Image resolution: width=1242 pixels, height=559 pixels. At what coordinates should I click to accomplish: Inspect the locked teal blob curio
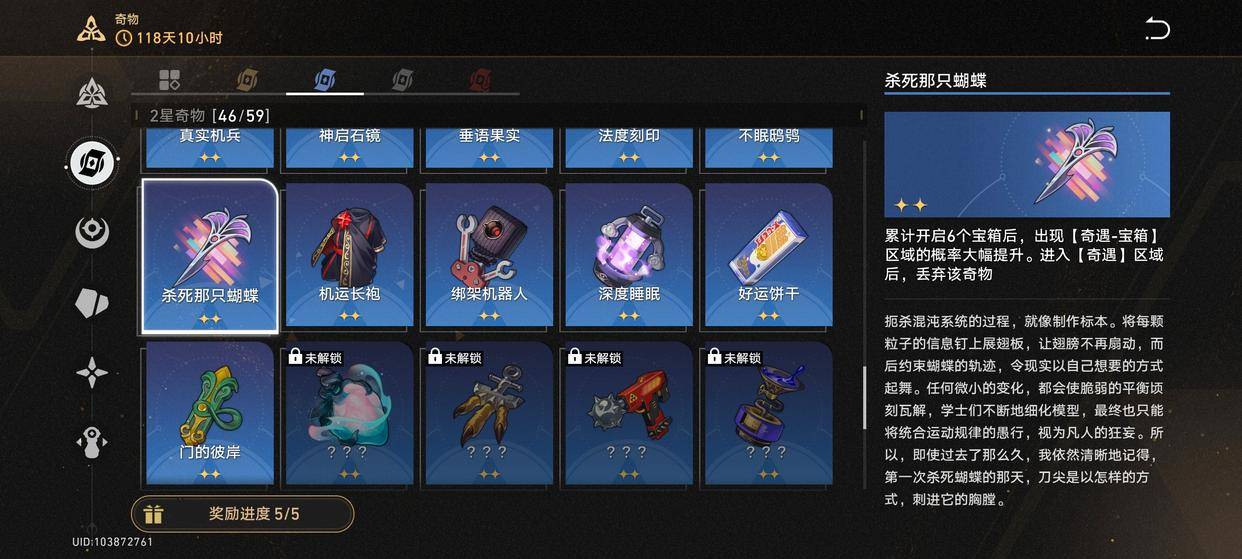point(349,413)
